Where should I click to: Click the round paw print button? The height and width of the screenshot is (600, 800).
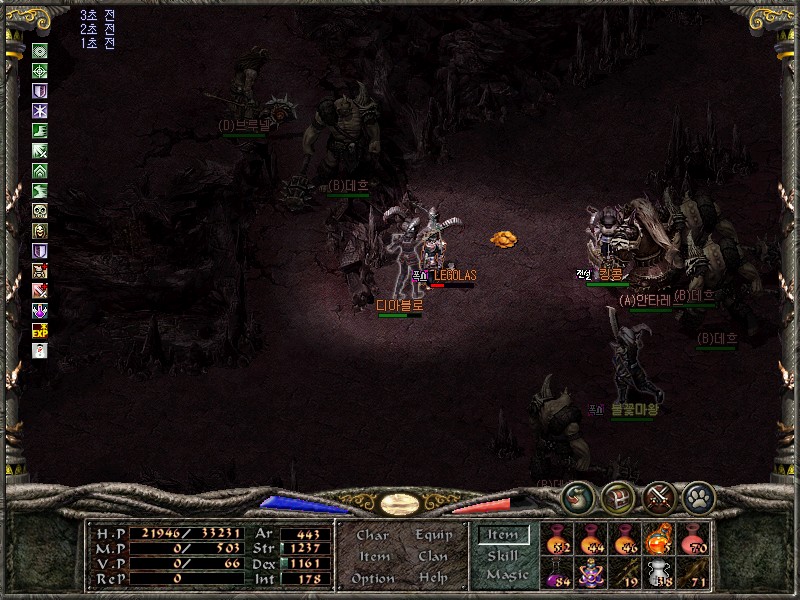coord(697,497)
